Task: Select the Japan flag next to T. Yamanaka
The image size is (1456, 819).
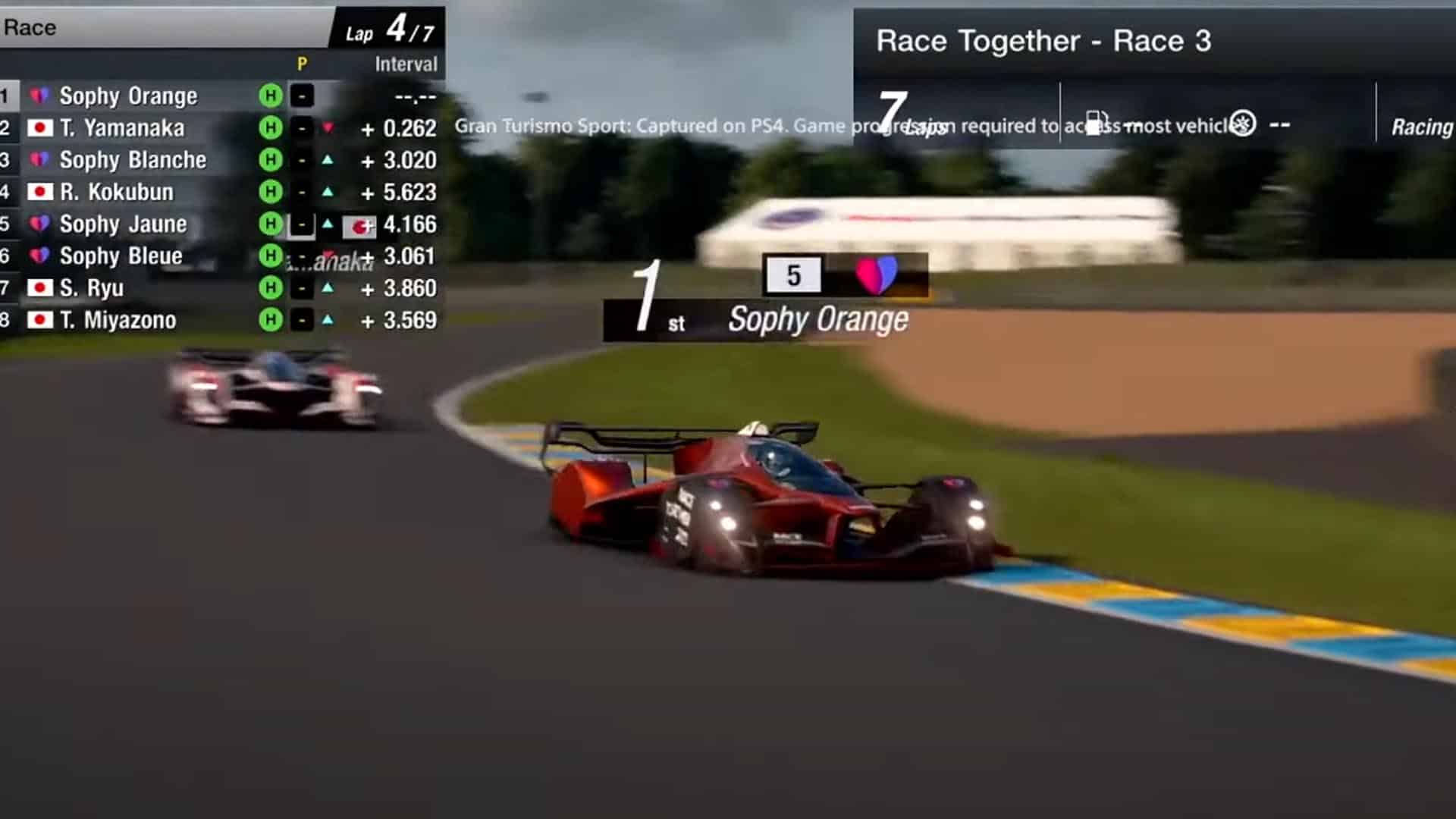Action: click(x=39, y=128)
